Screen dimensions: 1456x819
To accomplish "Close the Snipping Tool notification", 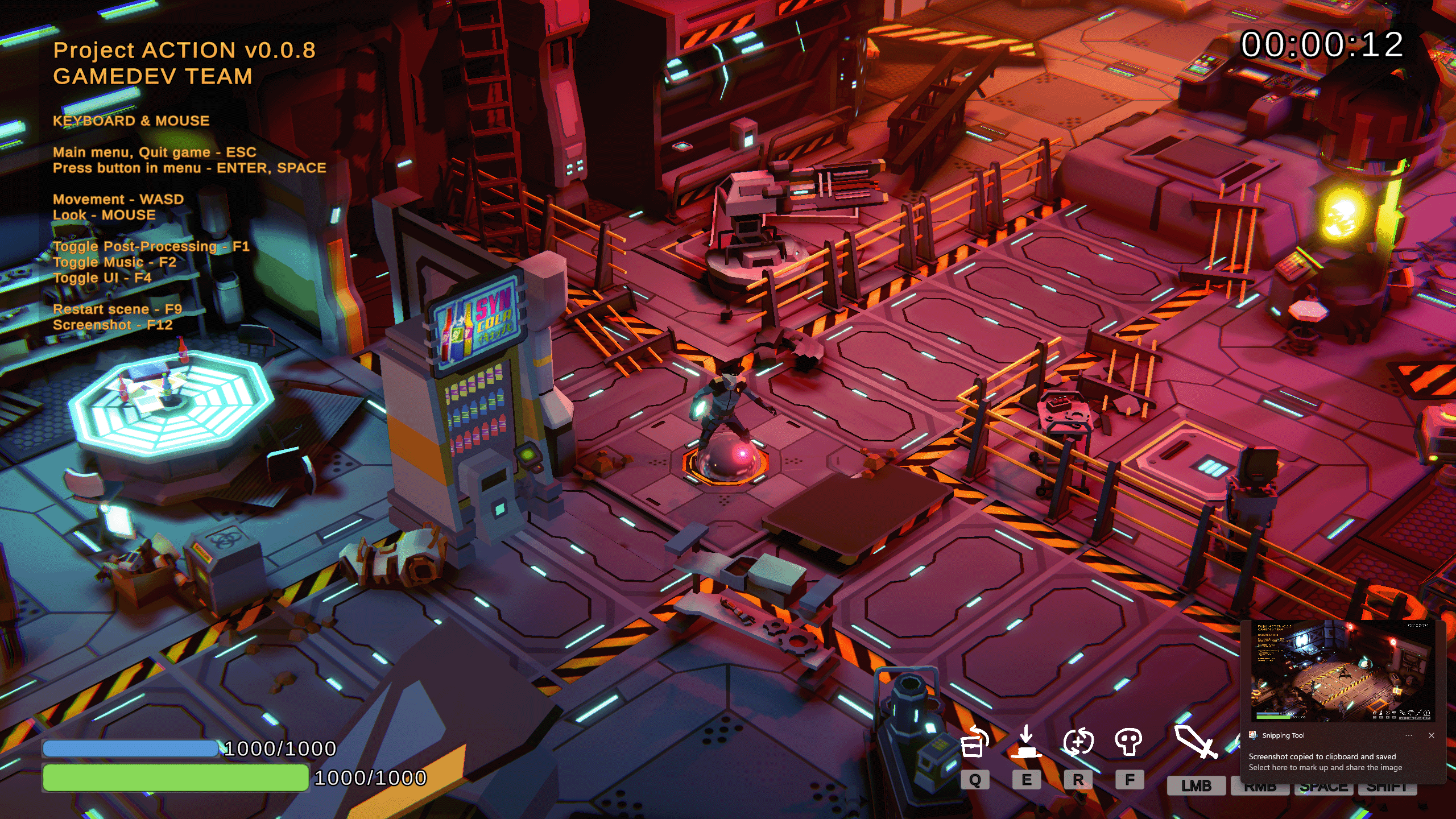I will [1431, 735].
